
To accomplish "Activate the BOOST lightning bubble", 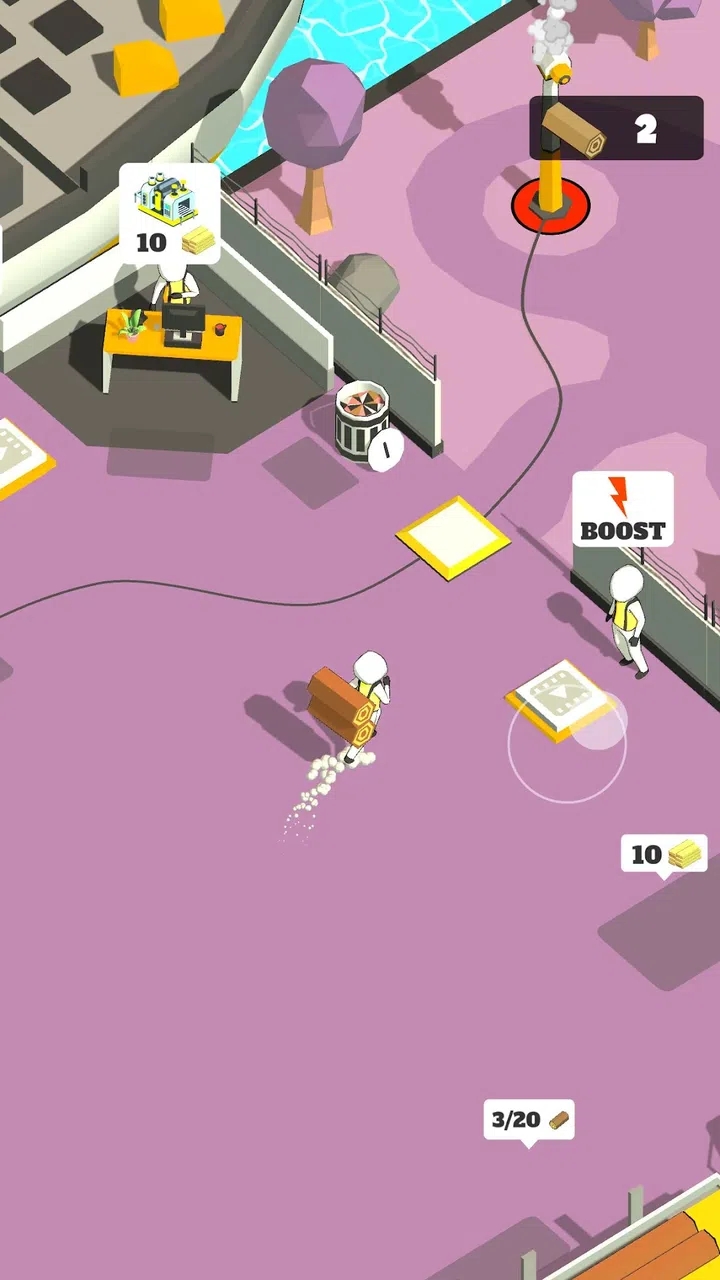I will [x=623, y=509].
